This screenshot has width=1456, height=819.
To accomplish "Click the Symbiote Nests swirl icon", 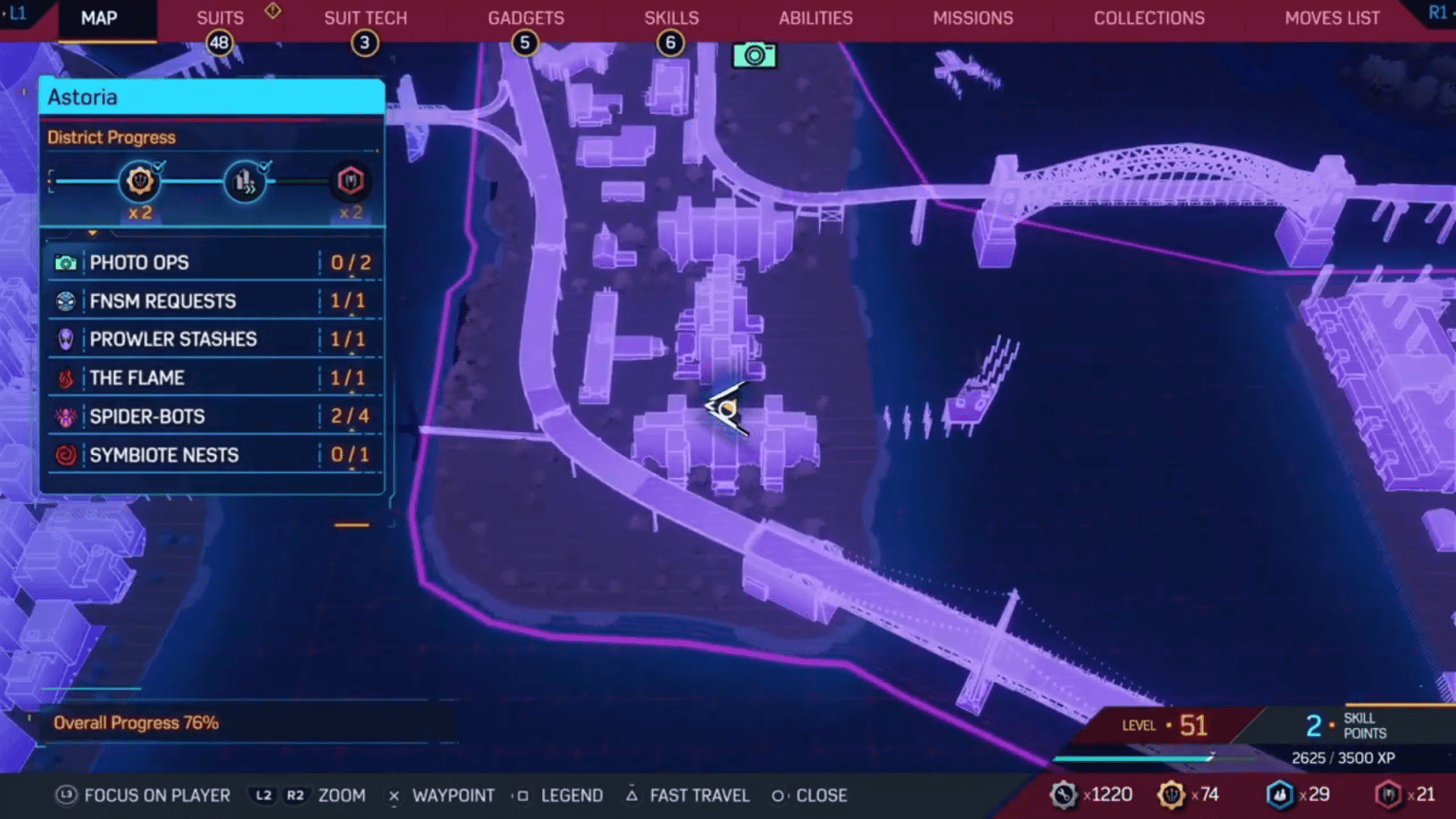I will point(64,454).
